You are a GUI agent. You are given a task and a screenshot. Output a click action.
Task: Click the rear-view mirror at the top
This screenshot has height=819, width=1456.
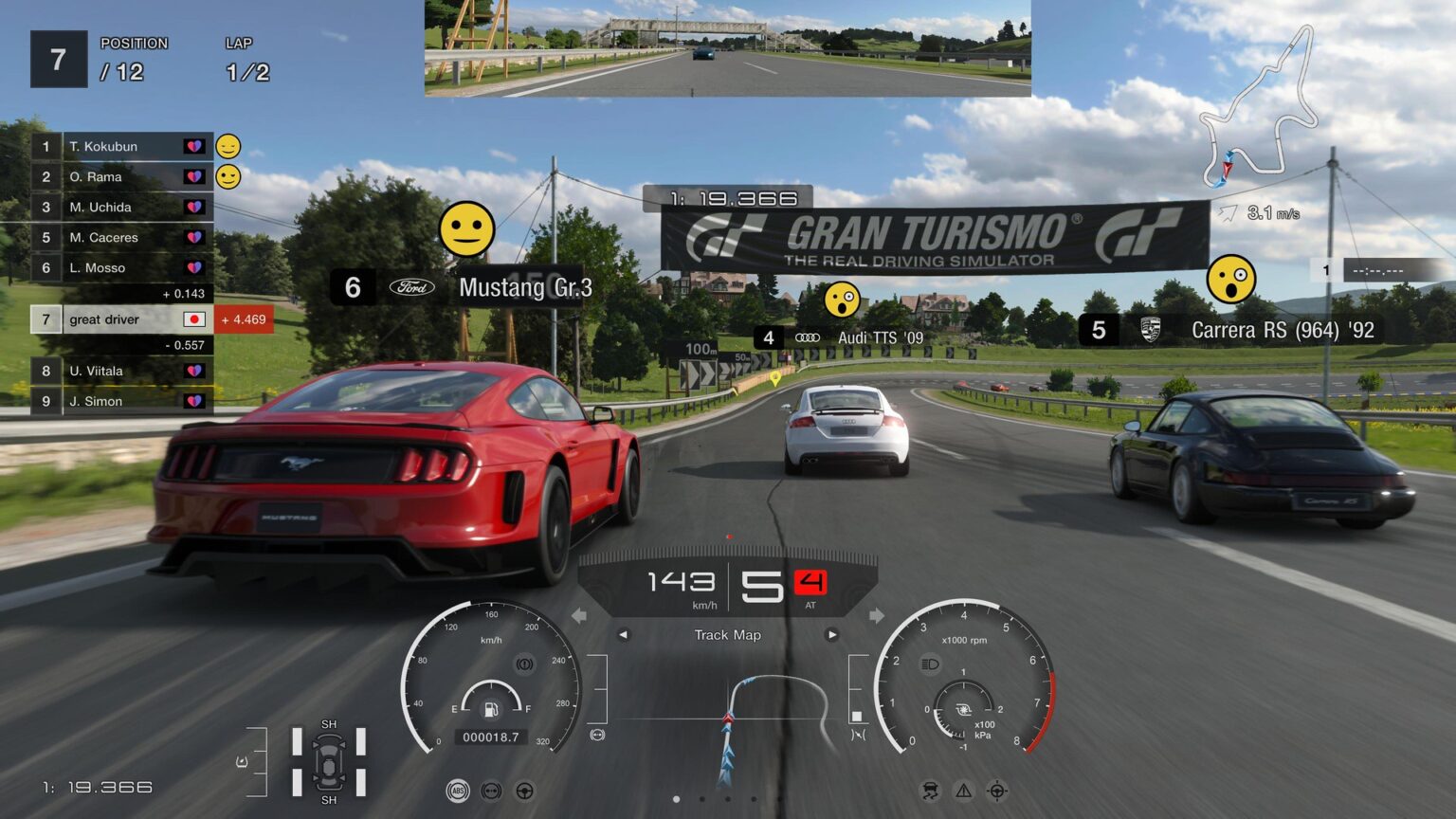point(726,49)
